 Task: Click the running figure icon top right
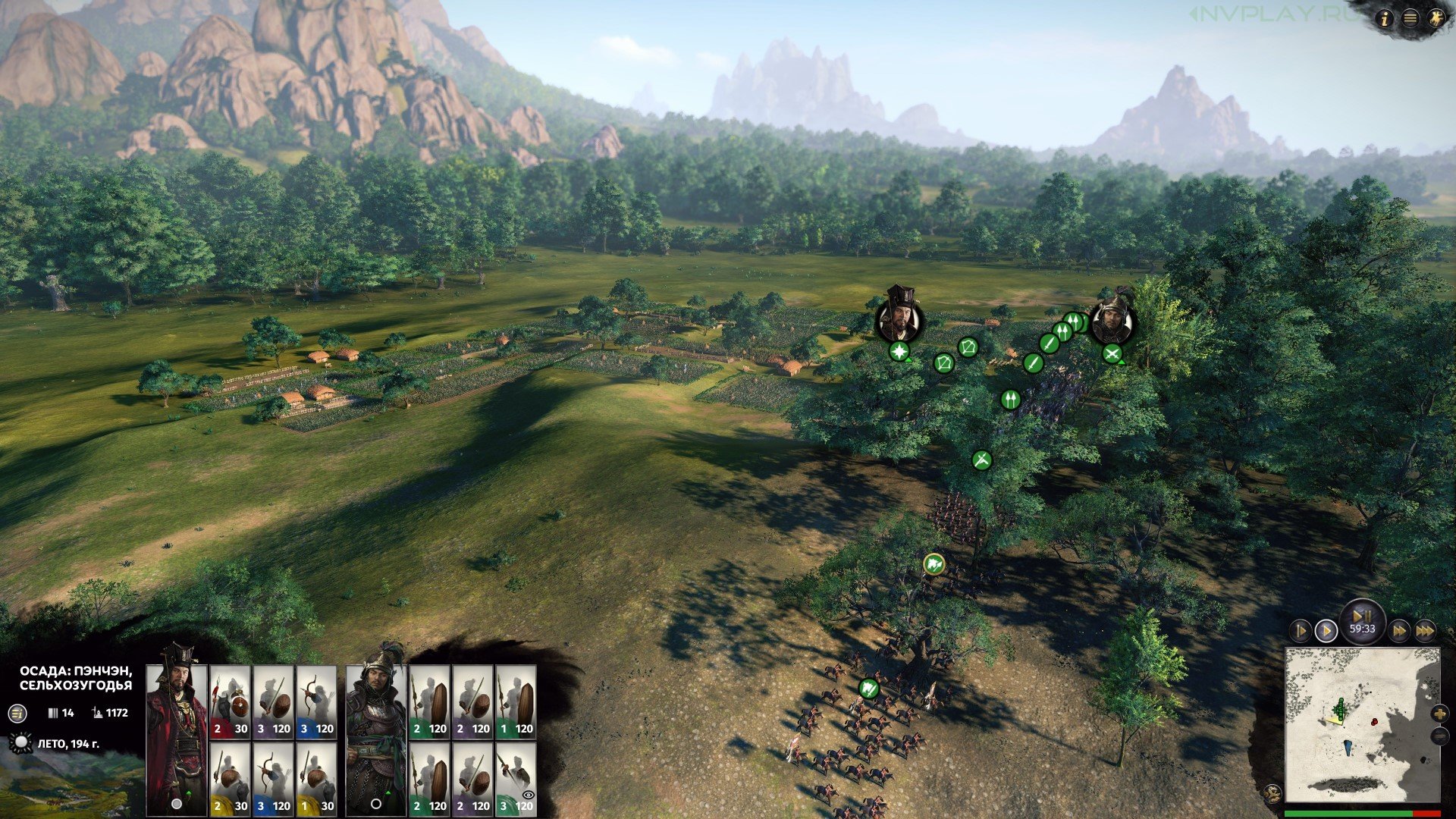click(x=1435, y=19)
